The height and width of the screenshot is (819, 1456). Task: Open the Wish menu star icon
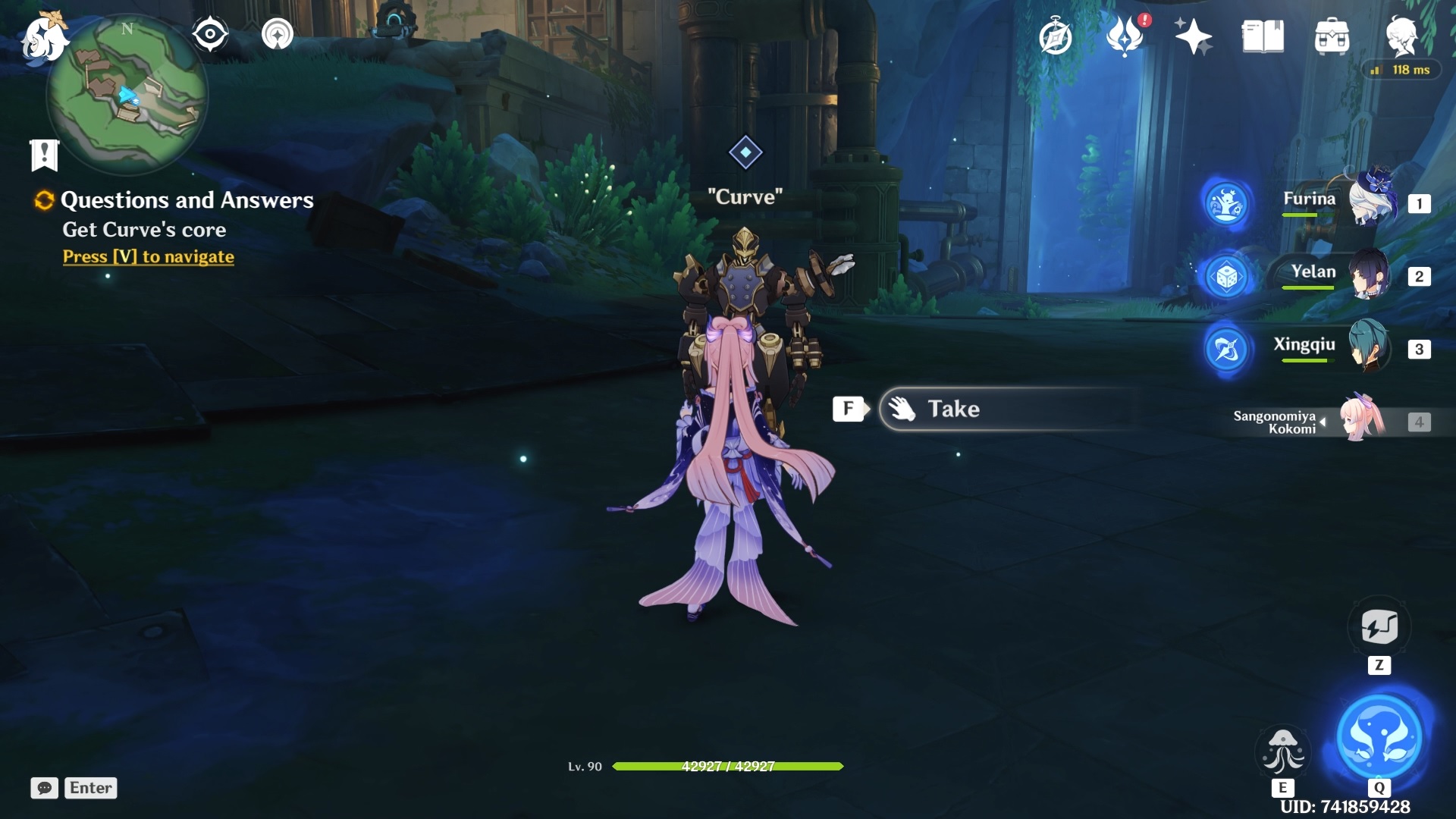click(1193, 36)
